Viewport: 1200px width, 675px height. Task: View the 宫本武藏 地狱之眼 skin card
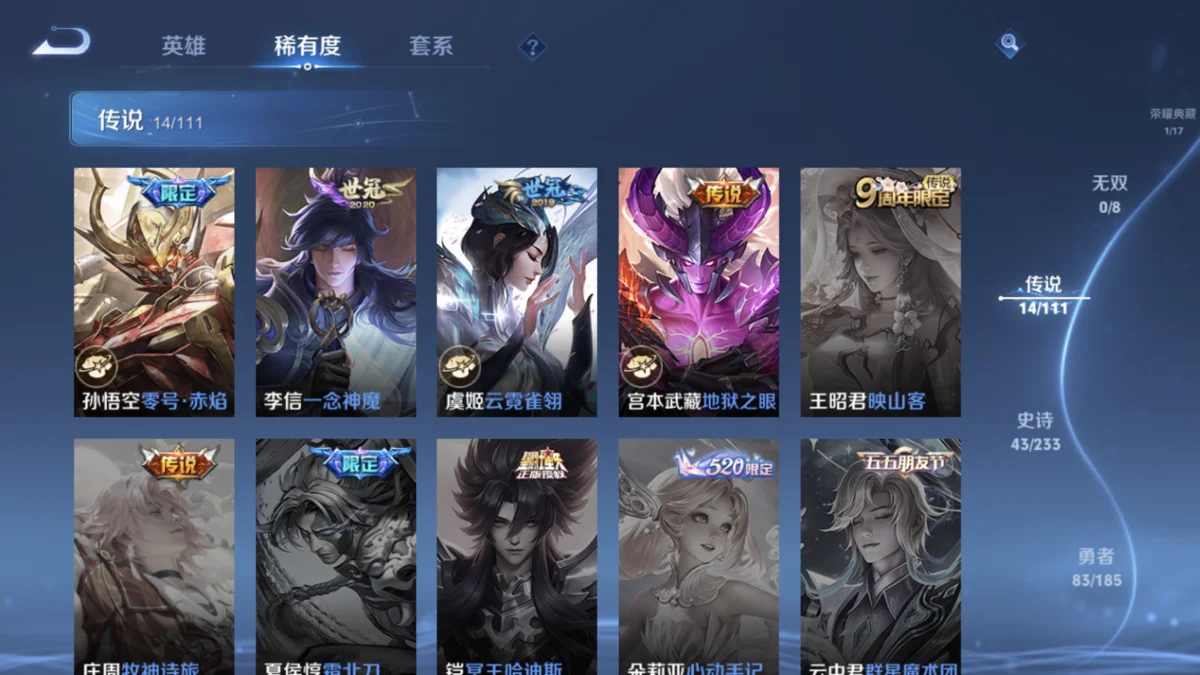tap(699, 292)
